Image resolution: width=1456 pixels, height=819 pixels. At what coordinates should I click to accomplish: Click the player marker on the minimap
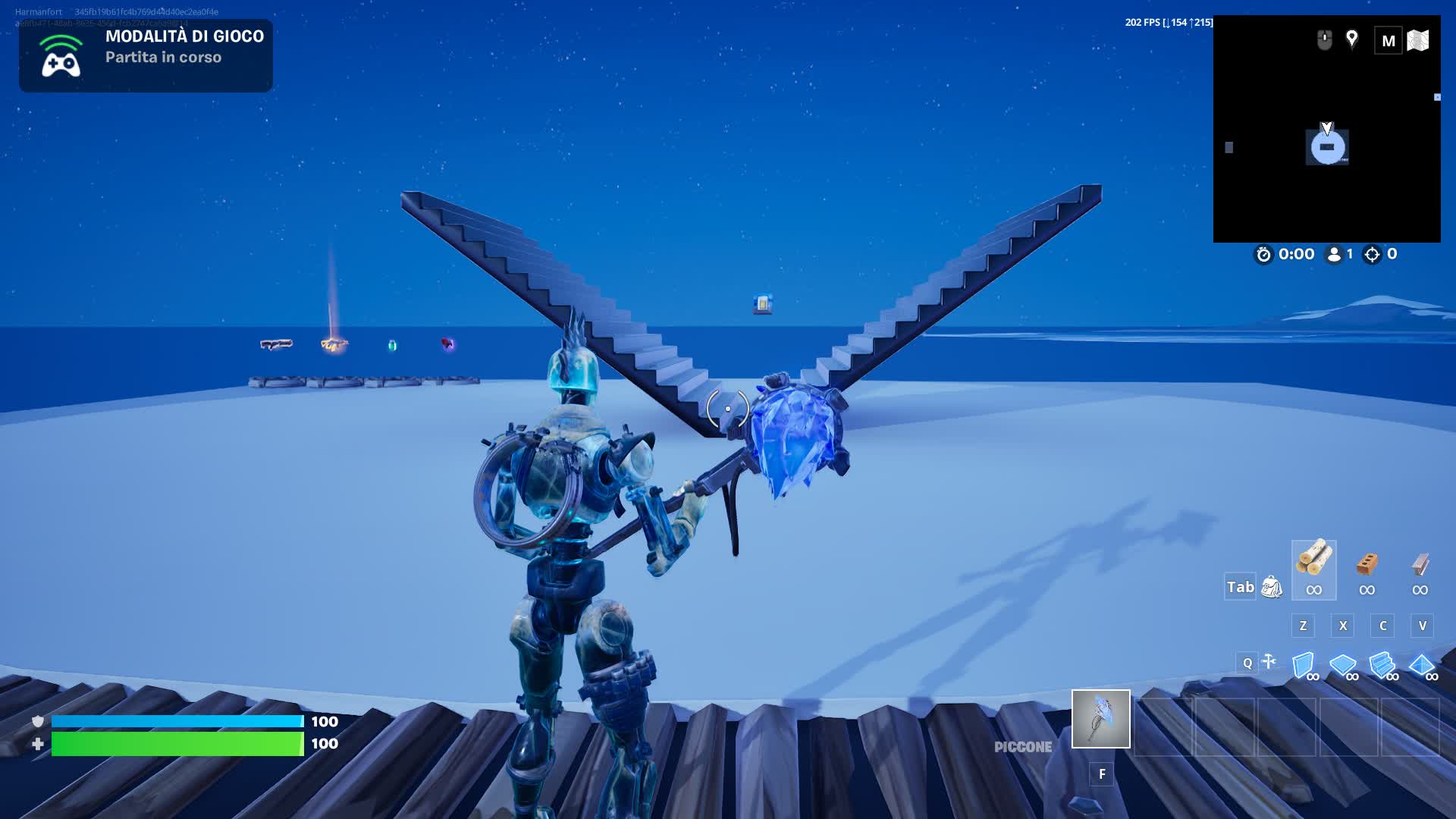click(1327, 146)
